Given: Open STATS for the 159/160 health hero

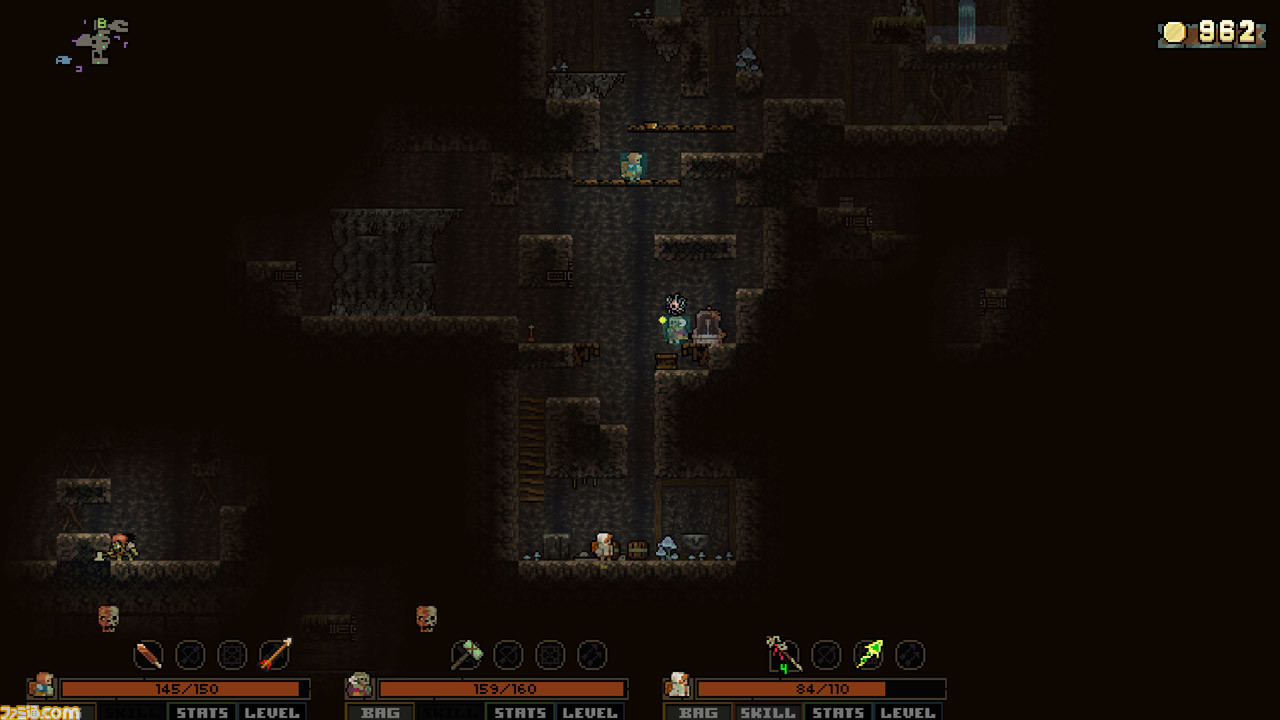Looking at the screenshot, I should pos(520,712).
